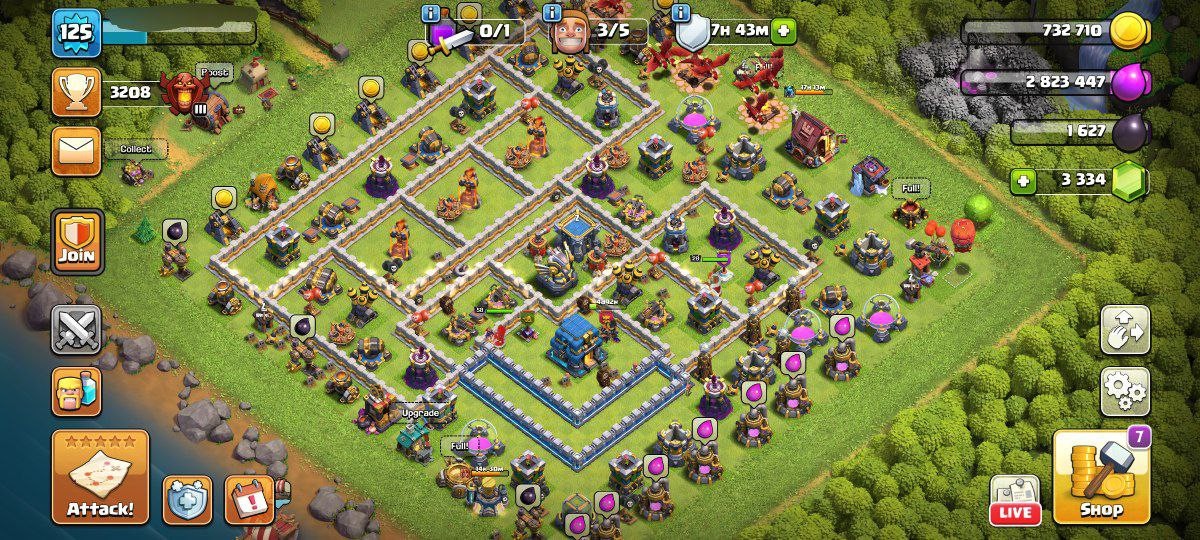Open the layout editor hand-arrows button
Image resolution: width=1200 pixels, height=540 pixels.
[1125, 331]
